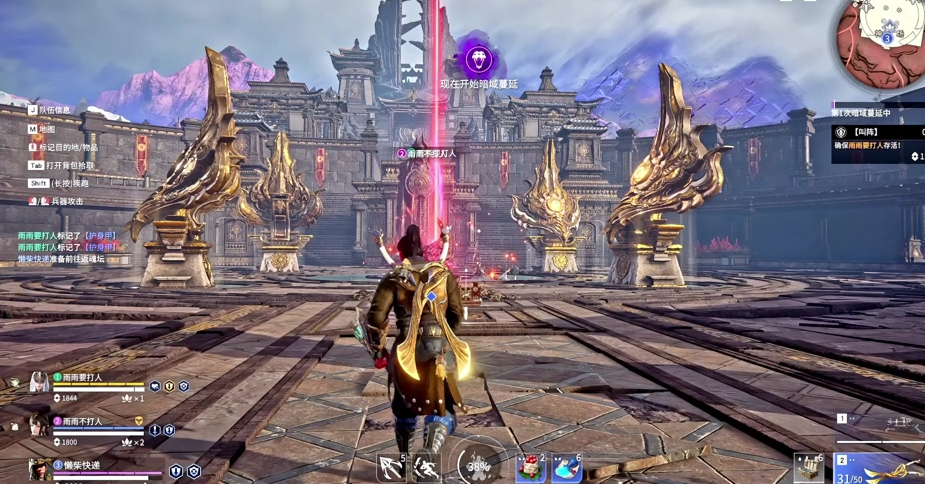Use the running figure skill icon
Screen dimensions: 925x484
pyautogui.click(x=427, y=467)
